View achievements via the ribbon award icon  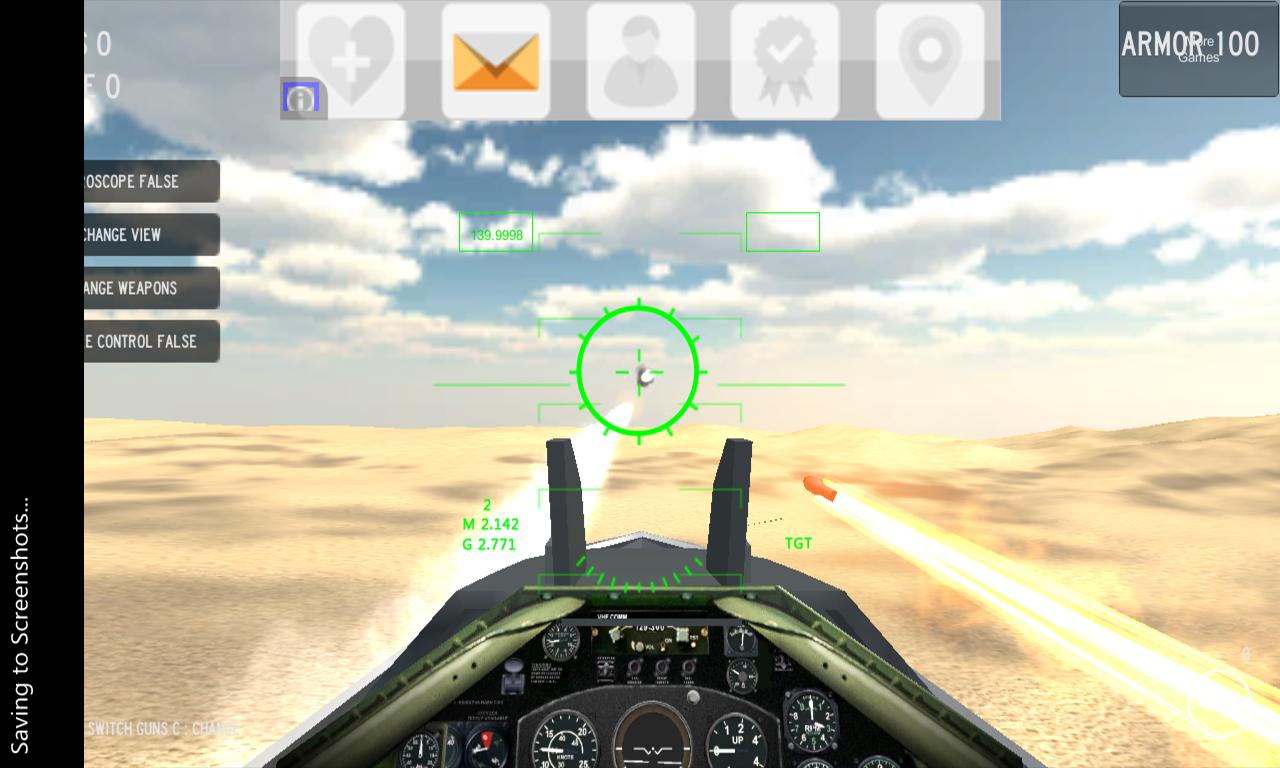786,58
